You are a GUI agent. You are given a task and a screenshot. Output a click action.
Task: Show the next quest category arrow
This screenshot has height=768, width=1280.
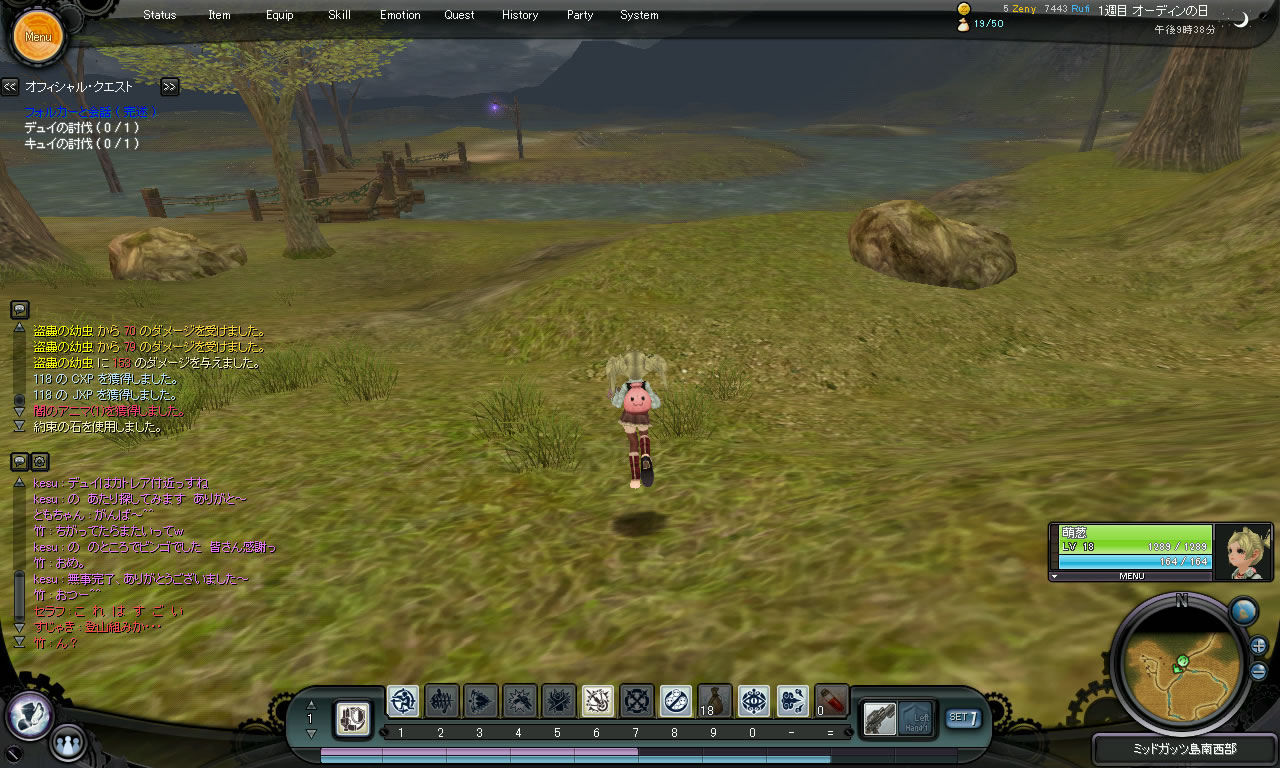pyautogui.click(x=170, y=87)
